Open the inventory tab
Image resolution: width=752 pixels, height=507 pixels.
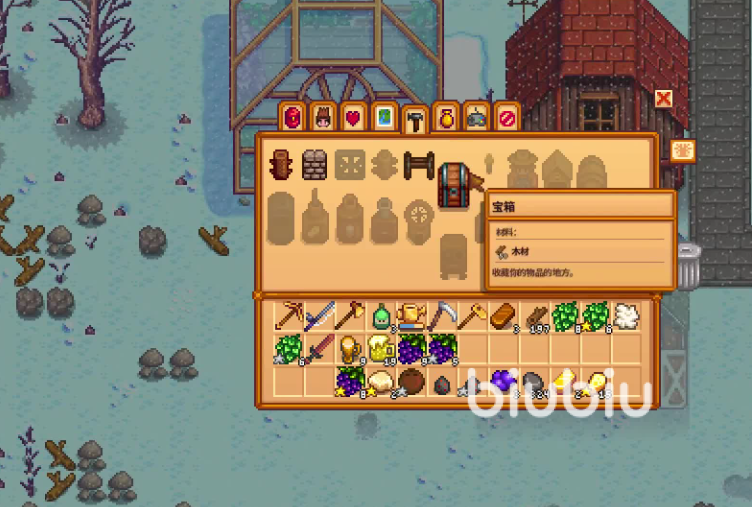click(292, 117)
